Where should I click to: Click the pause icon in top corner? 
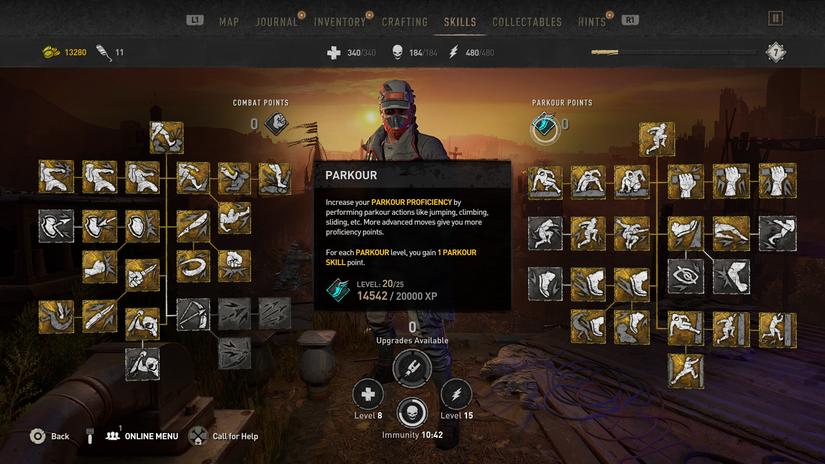775,18
